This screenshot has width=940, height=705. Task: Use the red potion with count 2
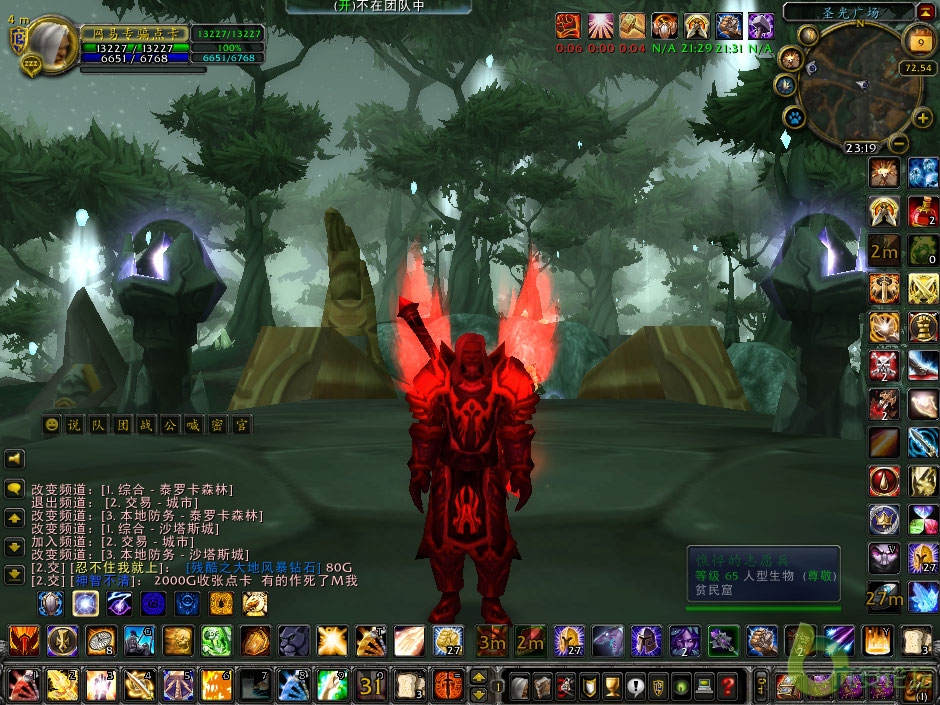923,211
